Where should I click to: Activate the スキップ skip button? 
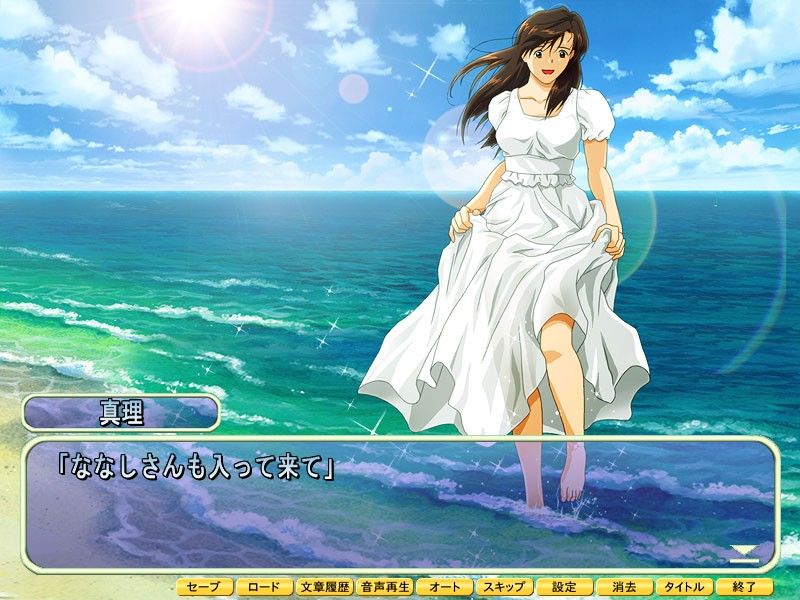coord(505,587)
